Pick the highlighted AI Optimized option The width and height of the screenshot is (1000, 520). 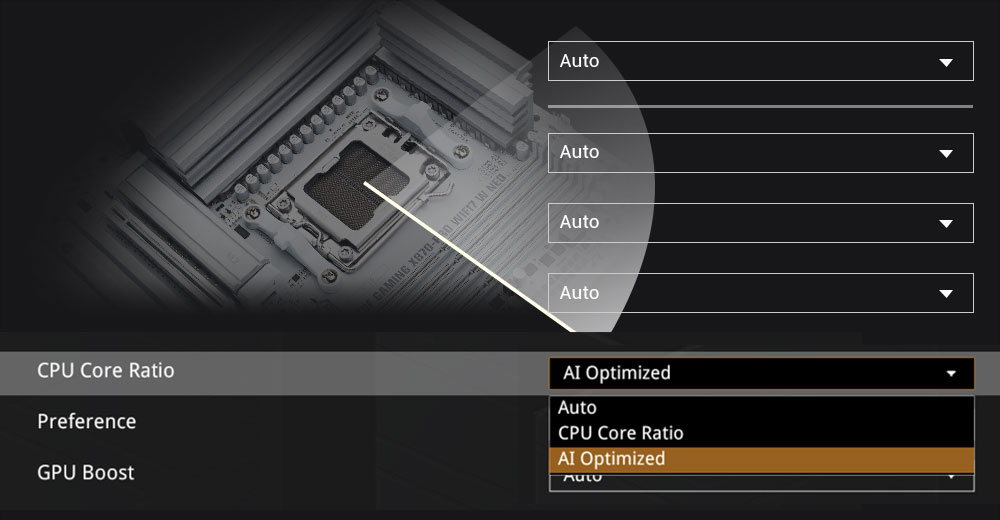[612, 459]
